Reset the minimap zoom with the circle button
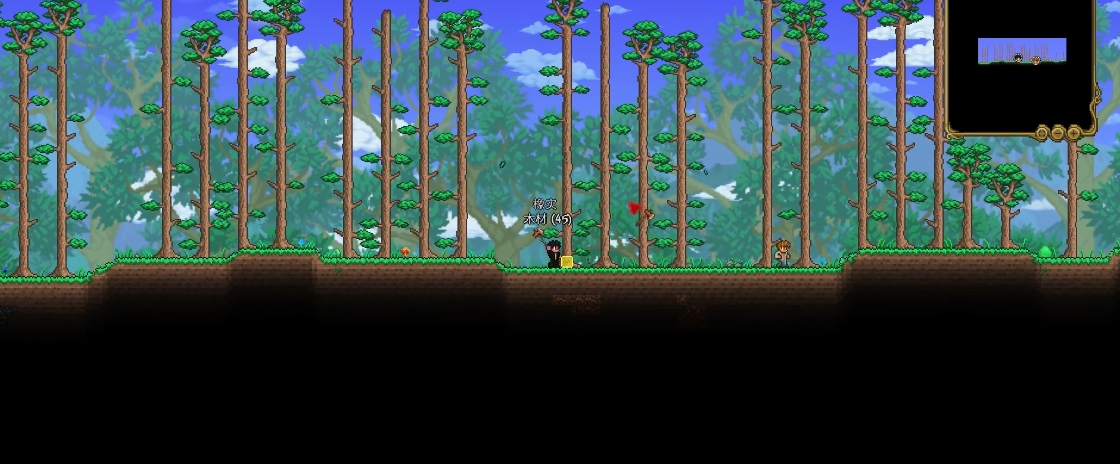The width and height of the screenshot is (1120, 464). click(x=1042, y=132)
